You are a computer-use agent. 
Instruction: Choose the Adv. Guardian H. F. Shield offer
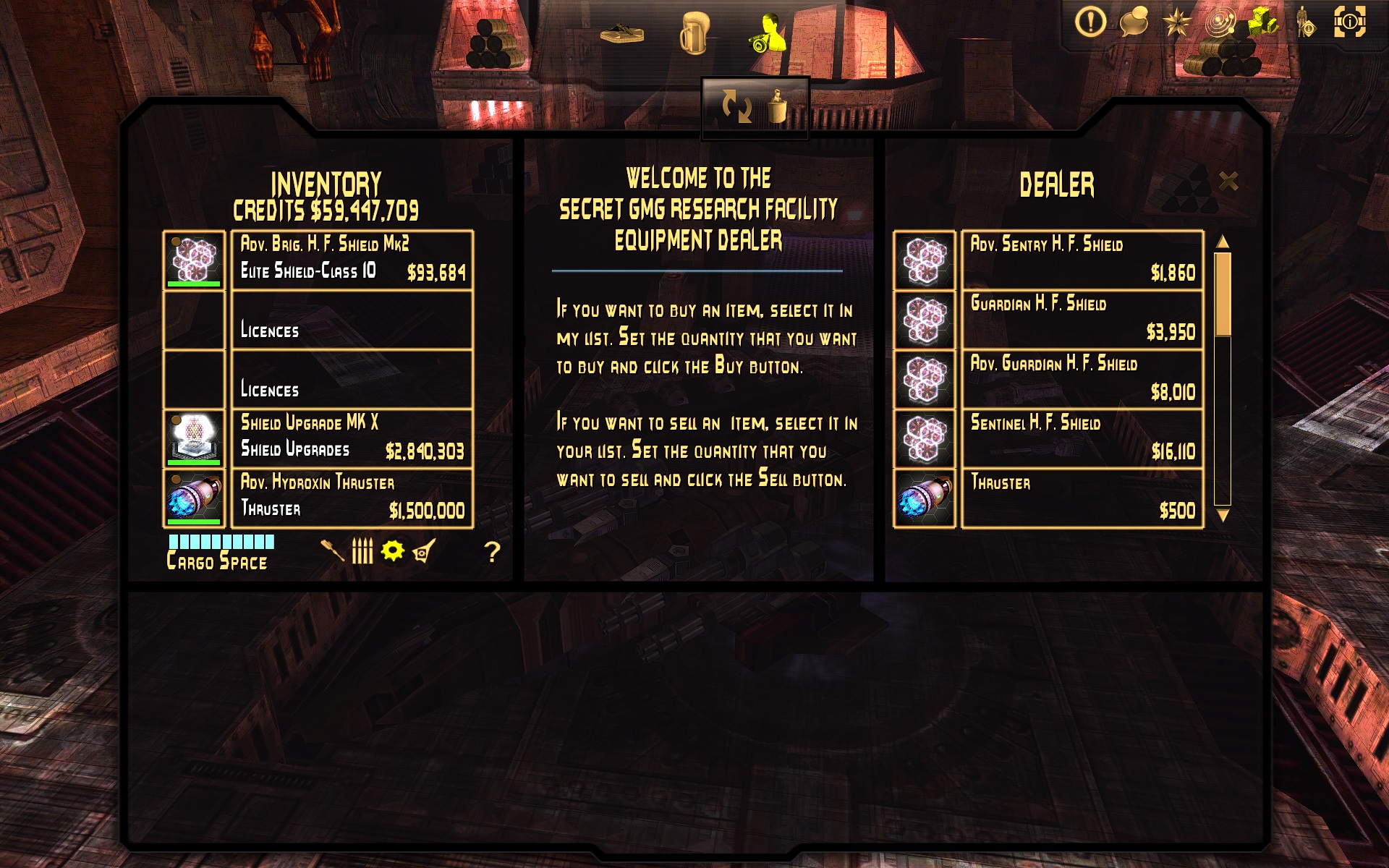pos(1082,379)
